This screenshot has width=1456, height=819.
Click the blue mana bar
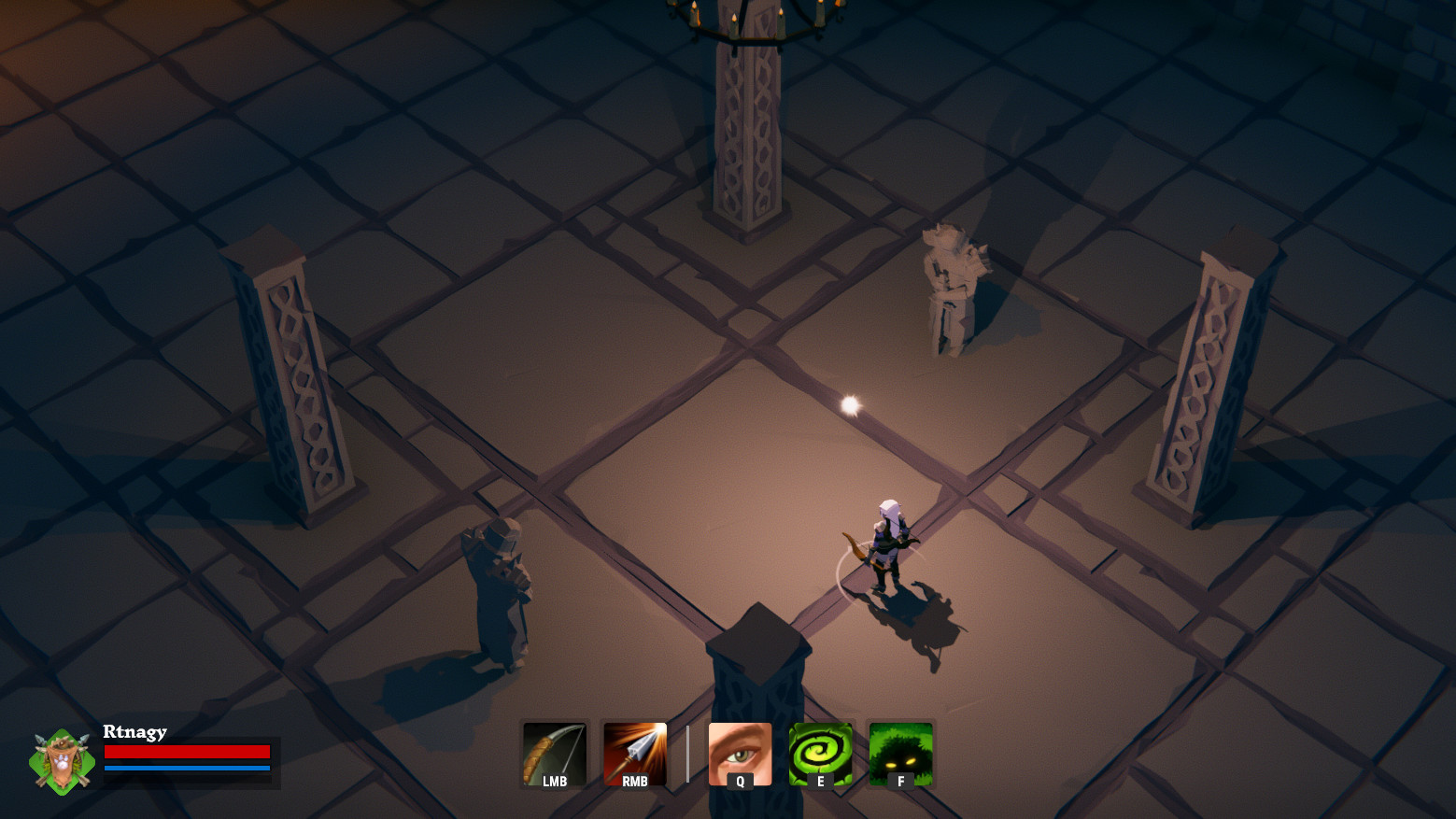coord(187,768)
